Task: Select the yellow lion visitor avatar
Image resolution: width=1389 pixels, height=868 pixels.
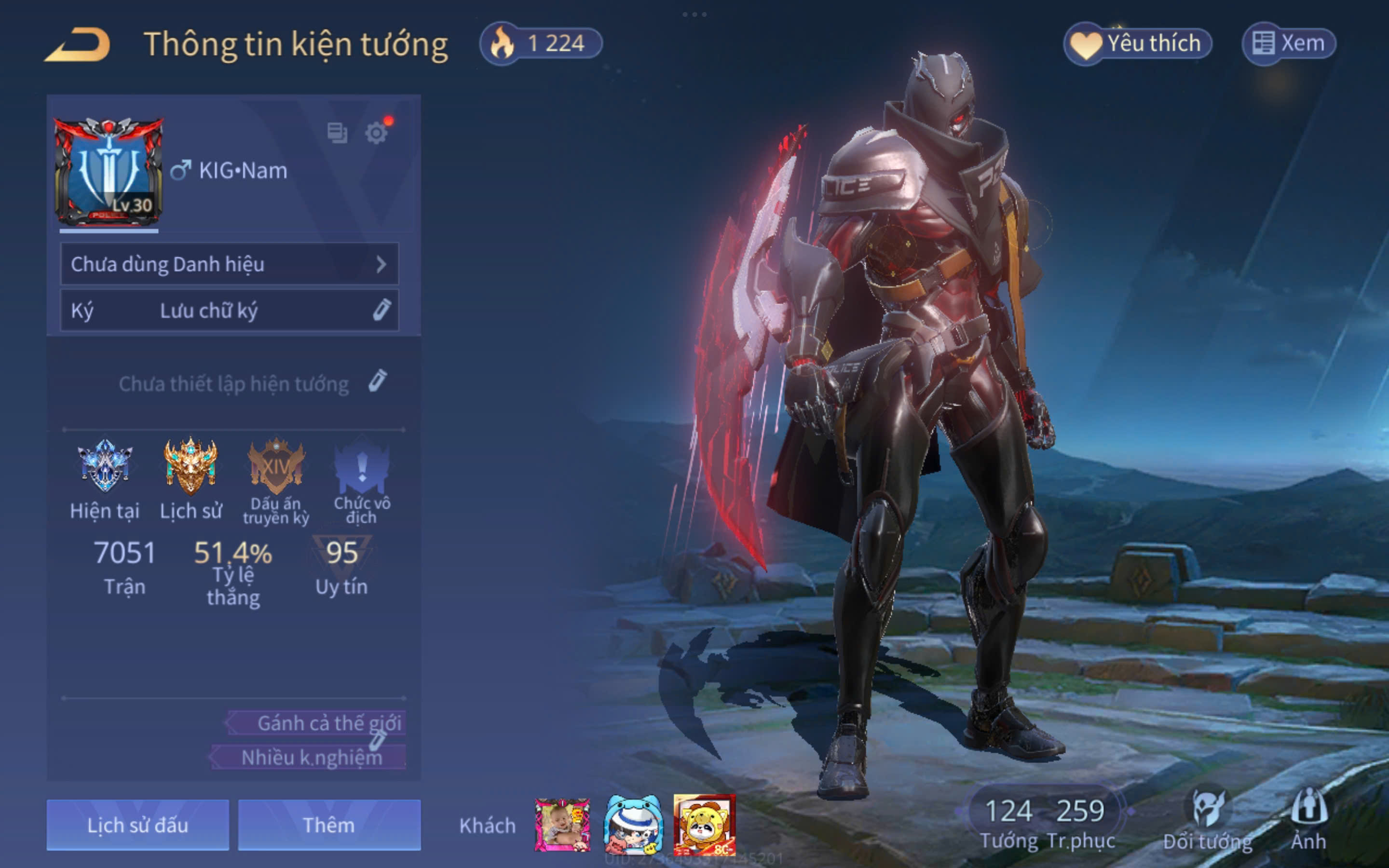Action: pos(704,825)
